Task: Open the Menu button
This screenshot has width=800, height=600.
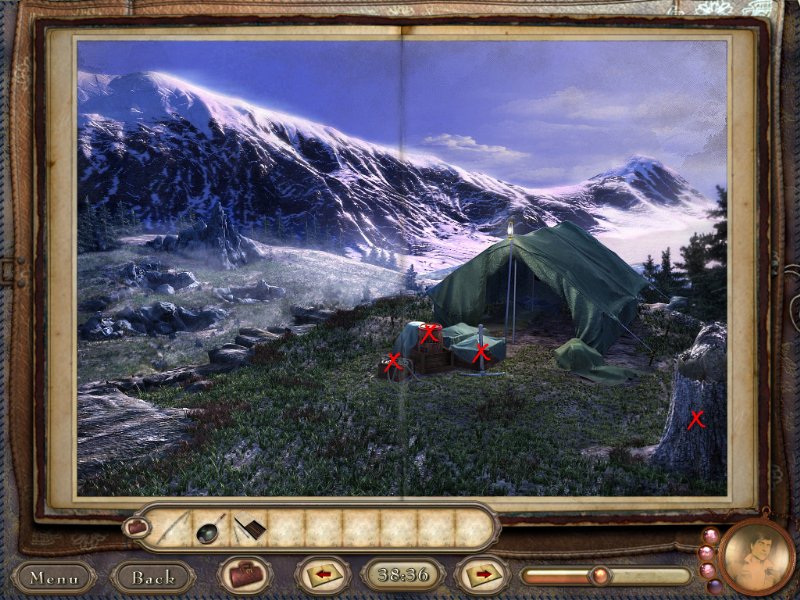Action: click(54, 576)
